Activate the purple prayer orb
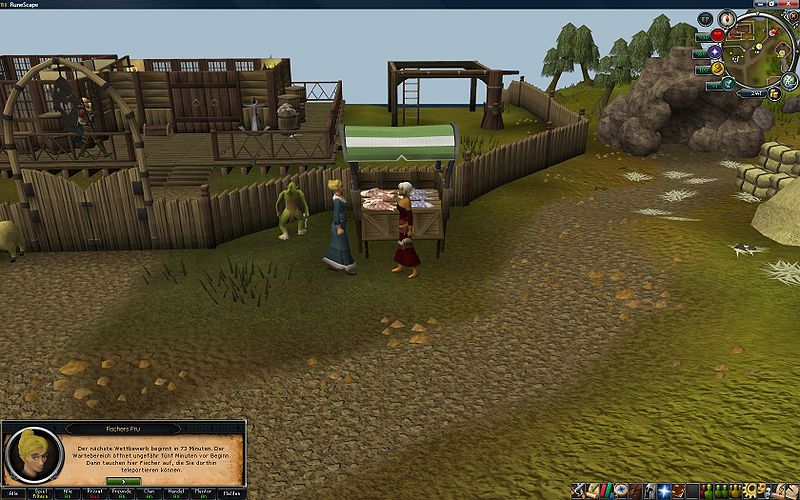Viewport: 800px width, 500px height. (x=715, y=51)
